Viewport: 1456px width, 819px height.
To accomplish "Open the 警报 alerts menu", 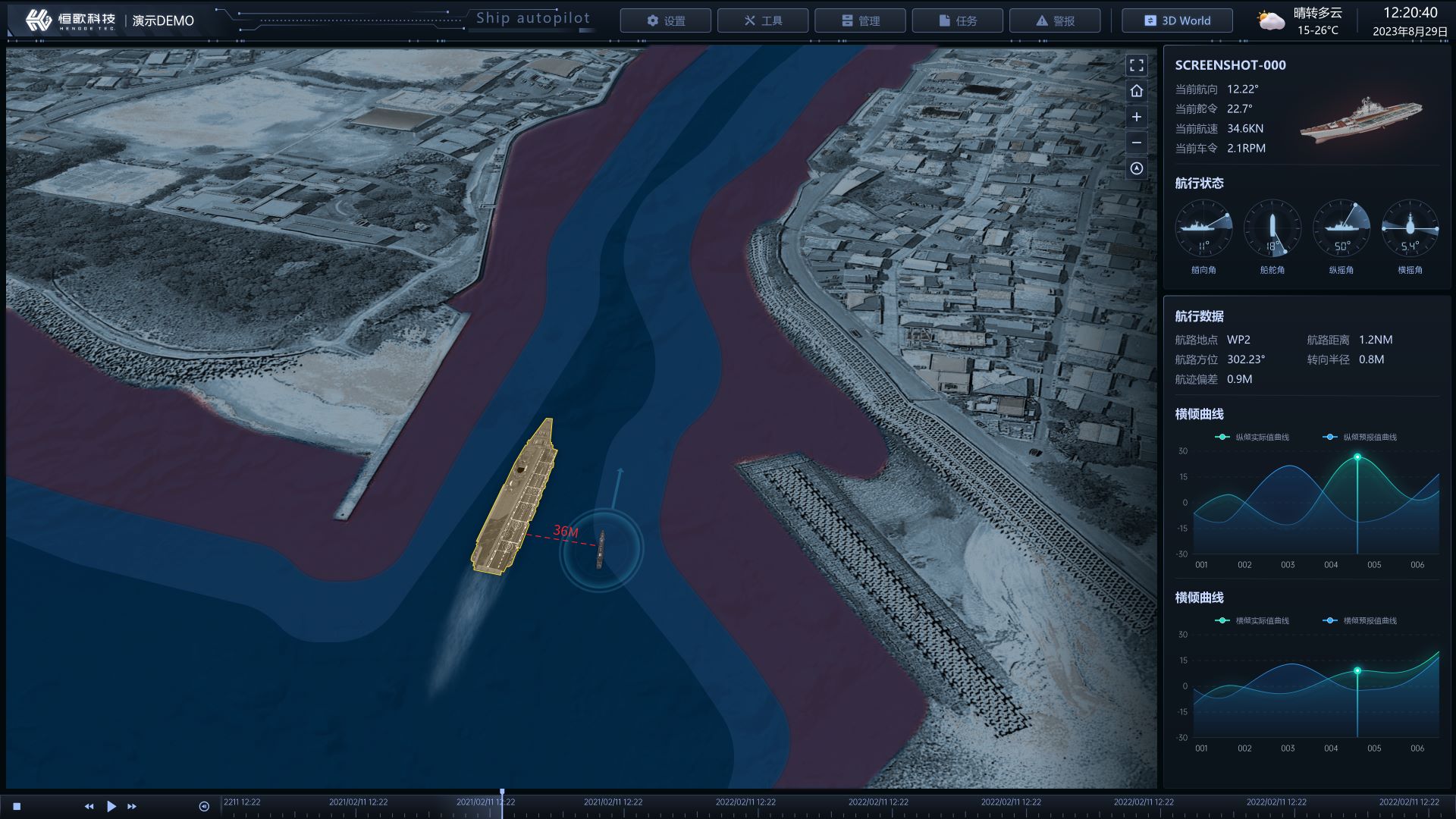I will (1054, 20).
